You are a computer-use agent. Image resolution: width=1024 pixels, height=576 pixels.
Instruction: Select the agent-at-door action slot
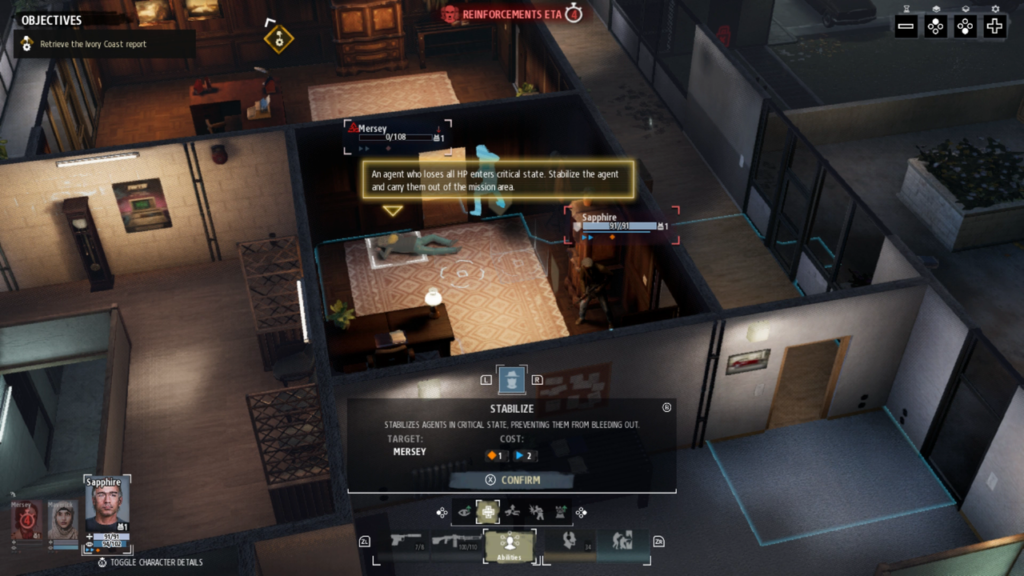tap(622, 541)
